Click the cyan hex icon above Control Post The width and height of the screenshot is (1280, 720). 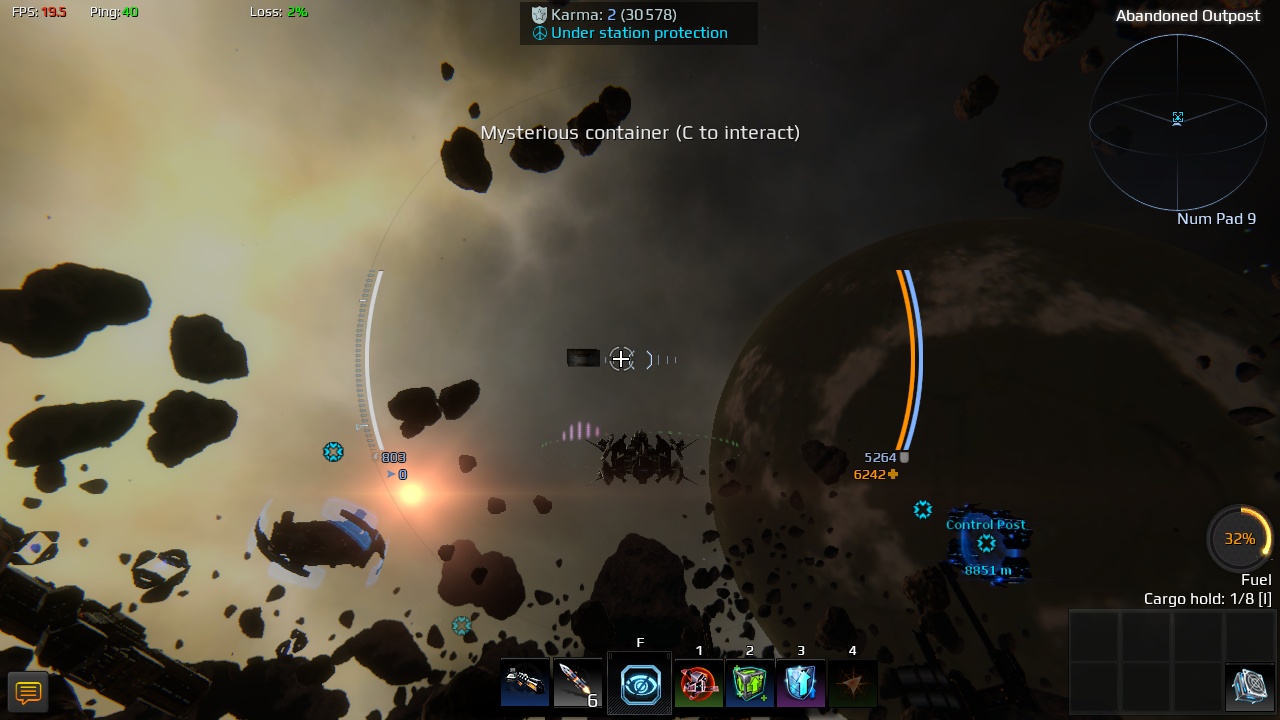pyautogui.click(x=922, y=510)
